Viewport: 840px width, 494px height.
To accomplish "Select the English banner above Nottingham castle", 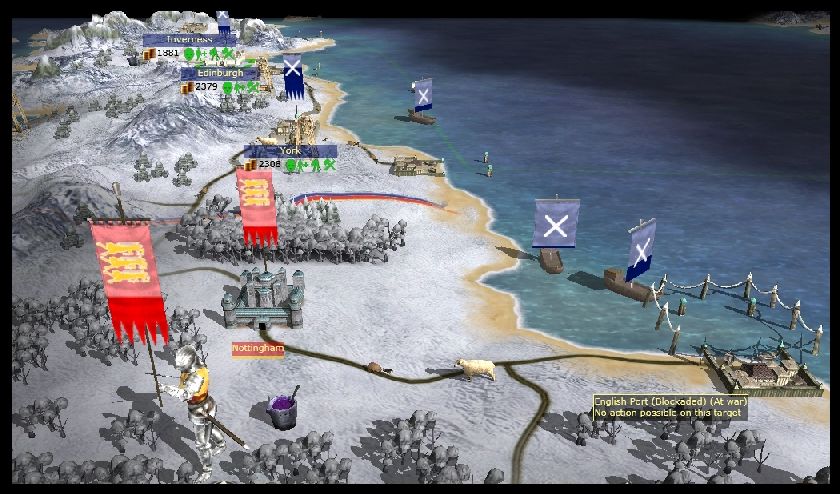I will (x=255, y=205).
